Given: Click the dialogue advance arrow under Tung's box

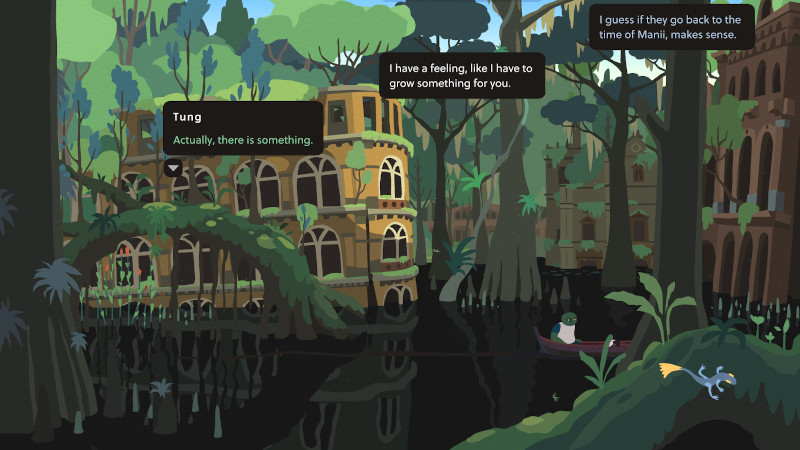Looking at the screenshot, I should pos(174,167).
